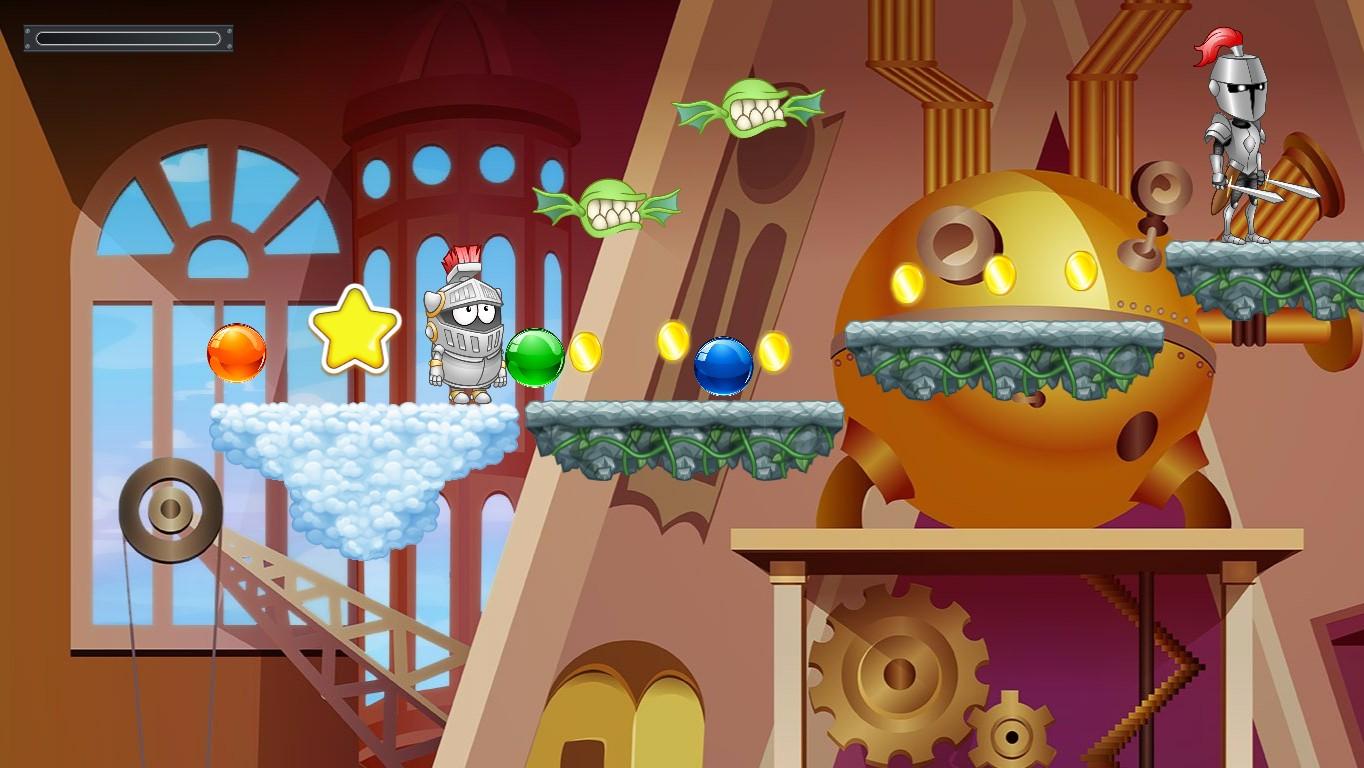Click the progress bar at top left
This screenshot has width=1364, height=768.
point(128,36)
